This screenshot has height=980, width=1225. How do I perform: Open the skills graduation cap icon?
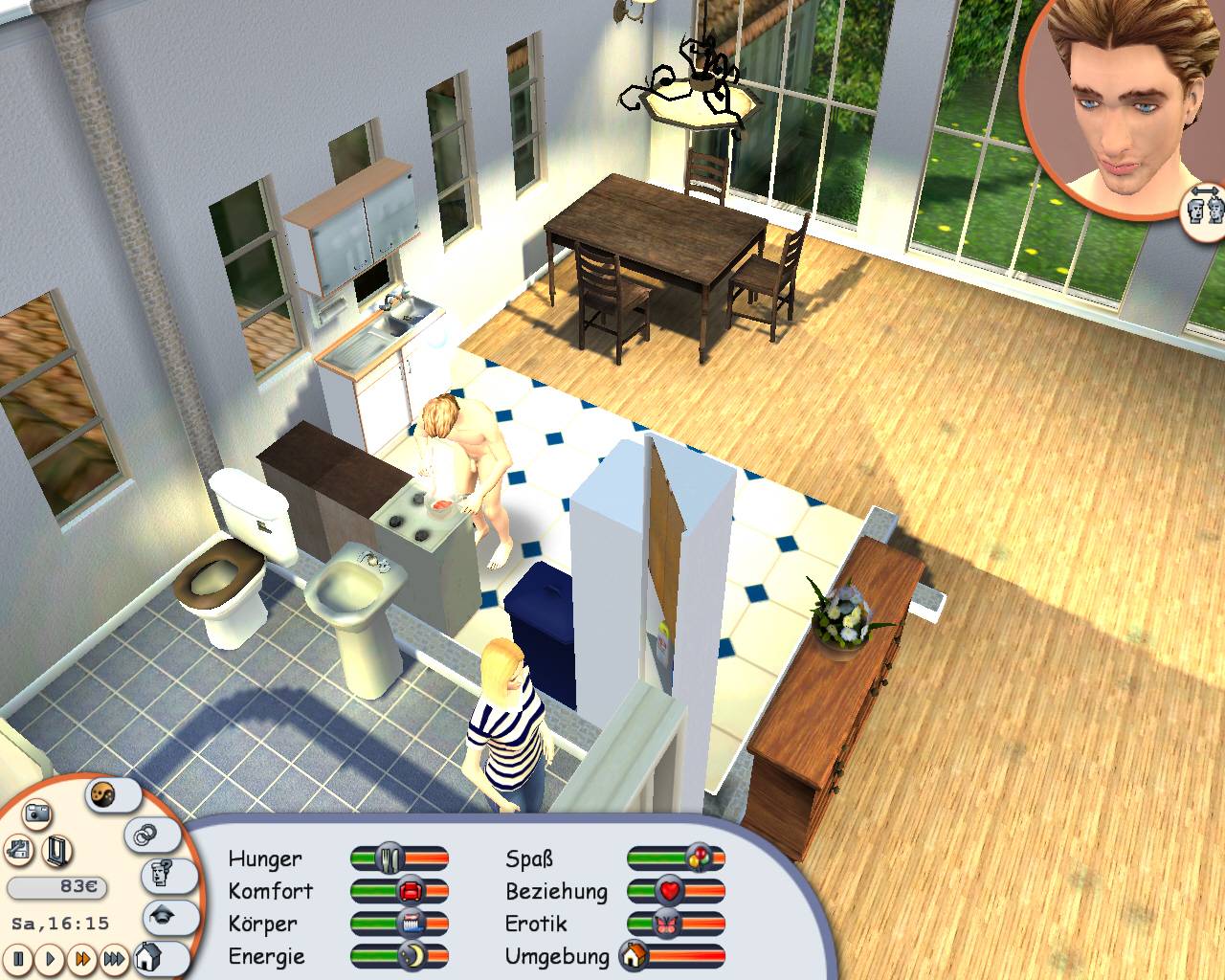(163, 915)
